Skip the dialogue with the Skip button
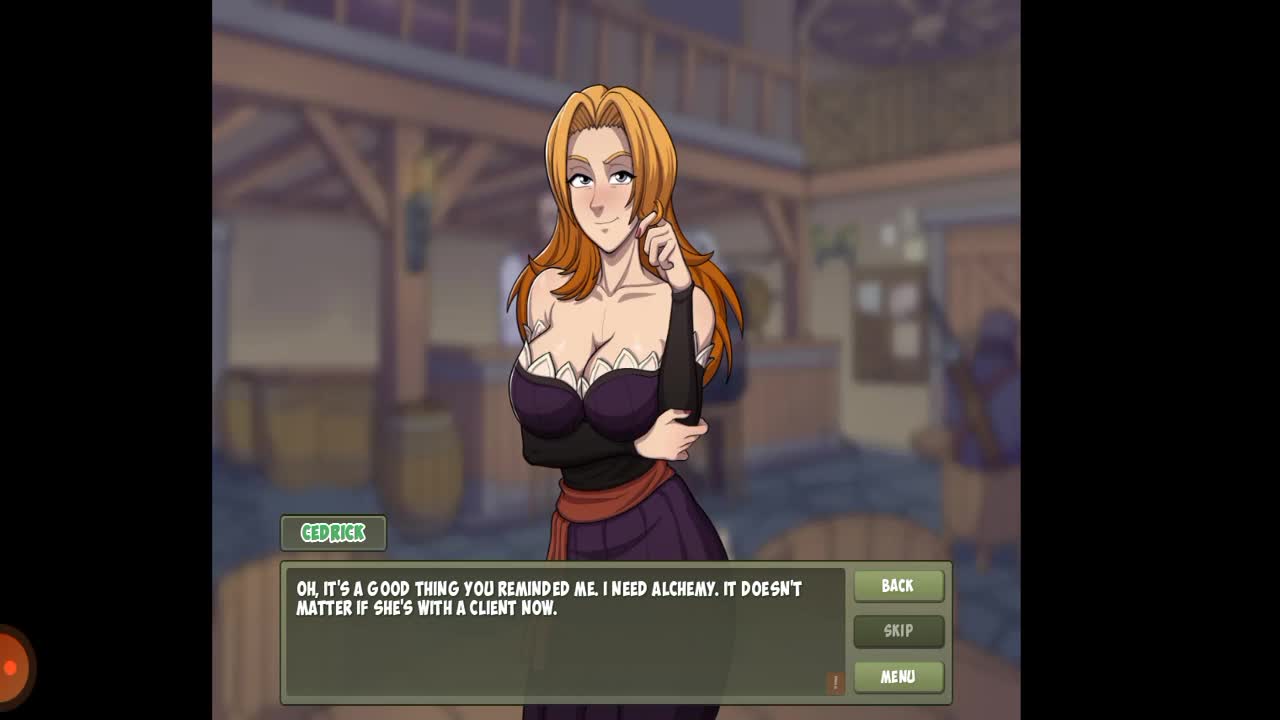Screen dimensions: 1280x720 click(x=898, y=631)
